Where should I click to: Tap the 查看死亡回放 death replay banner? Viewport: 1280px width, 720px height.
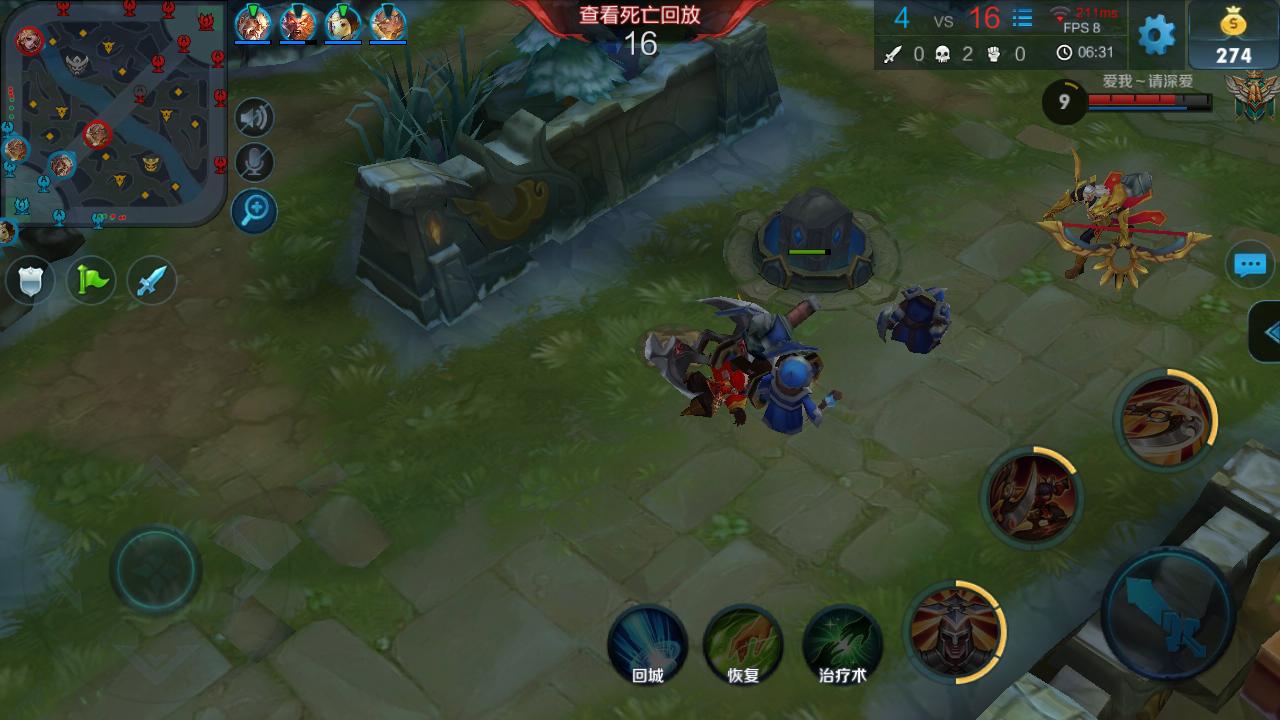640,16
